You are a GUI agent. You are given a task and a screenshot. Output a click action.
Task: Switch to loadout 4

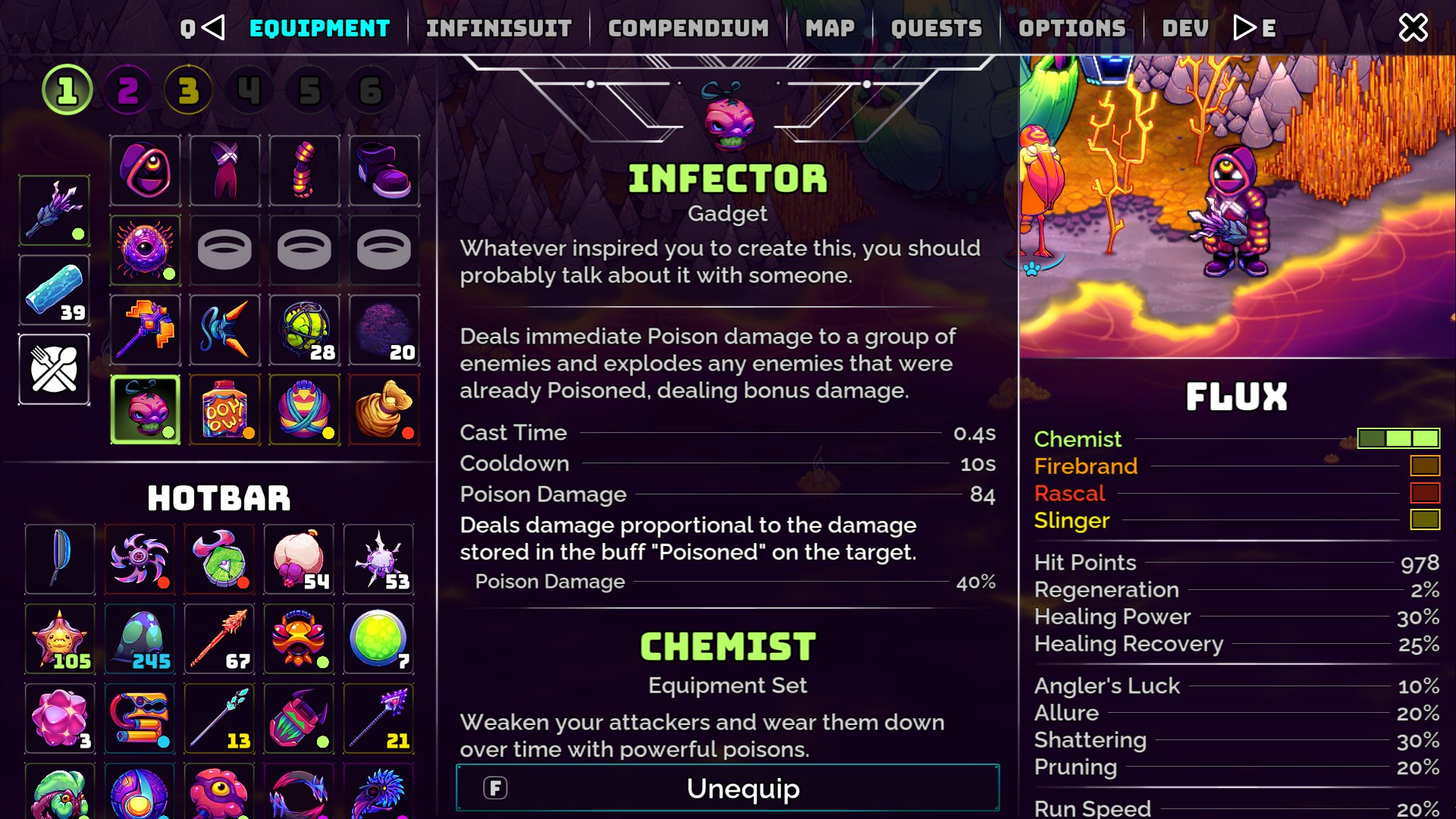(x=248, y=89)
